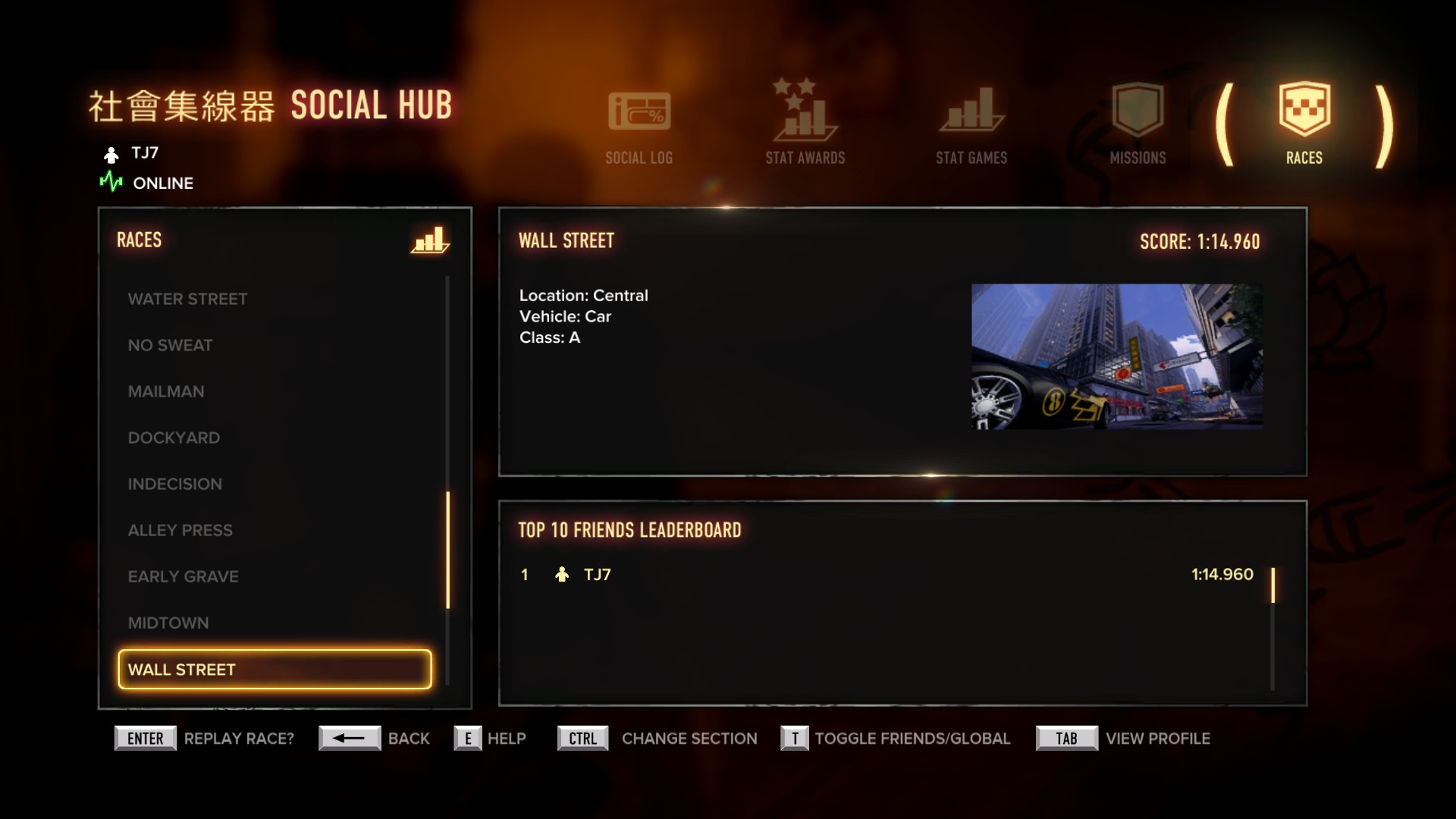Viewport: 1456px width, 819px height.
Task: Choose the Water Street race
Action: tap(187, 299)
